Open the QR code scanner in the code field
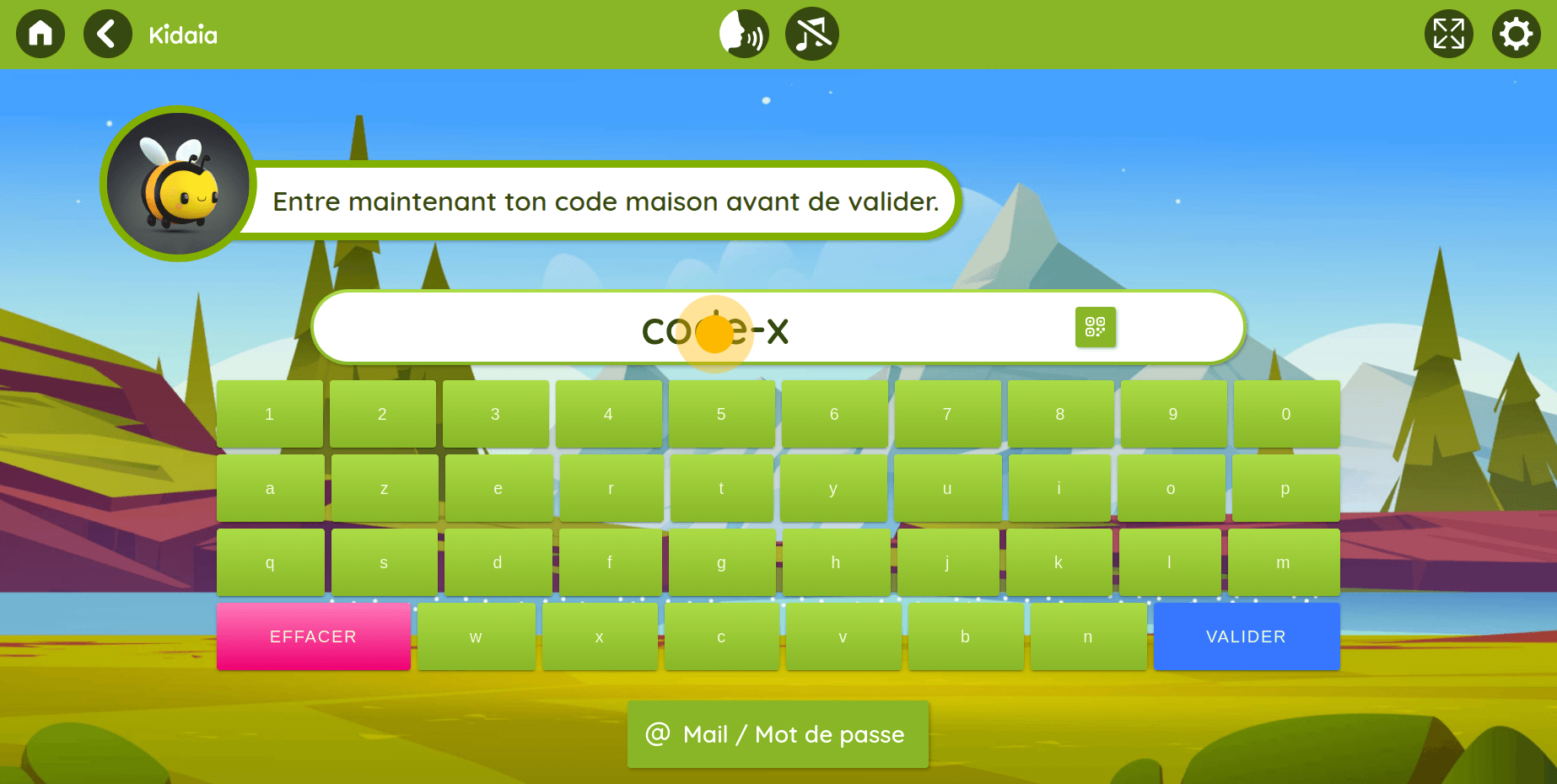Image resolution: width=1557 pixels, height=784 pixels. 1095,328
